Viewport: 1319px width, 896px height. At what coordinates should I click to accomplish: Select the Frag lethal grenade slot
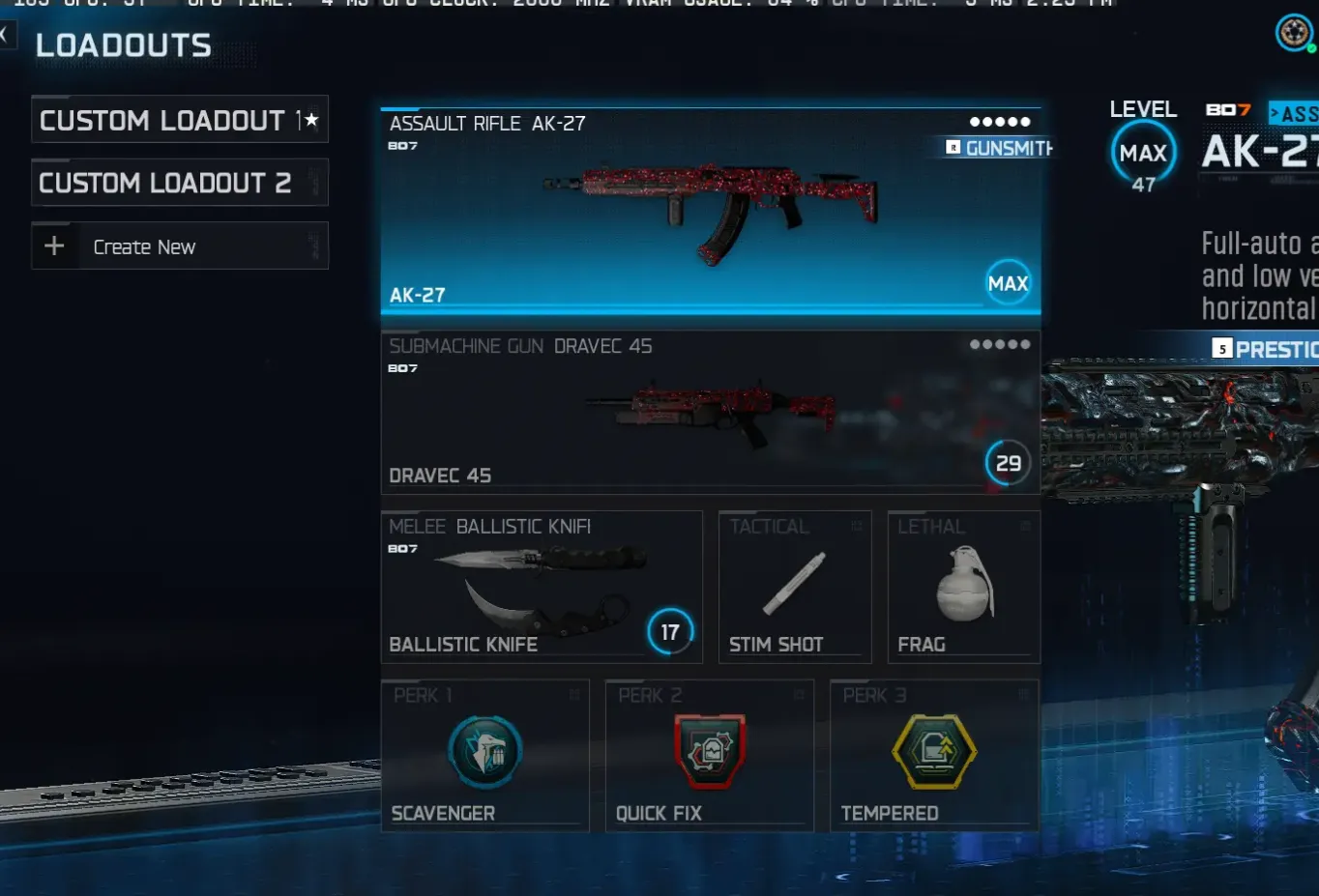[x=962, y=585]
